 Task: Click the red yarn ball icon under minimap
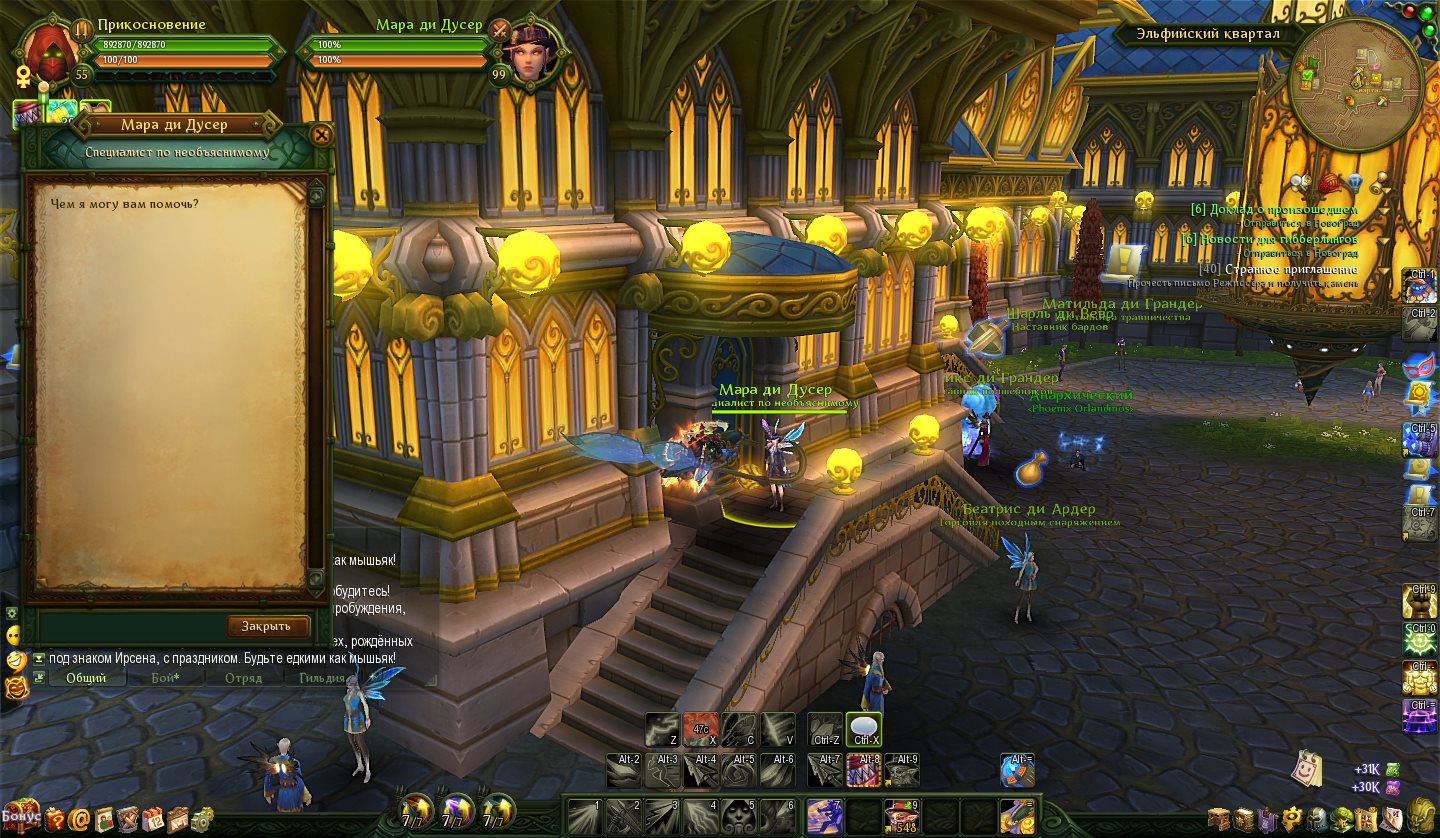click(1329, 182)
